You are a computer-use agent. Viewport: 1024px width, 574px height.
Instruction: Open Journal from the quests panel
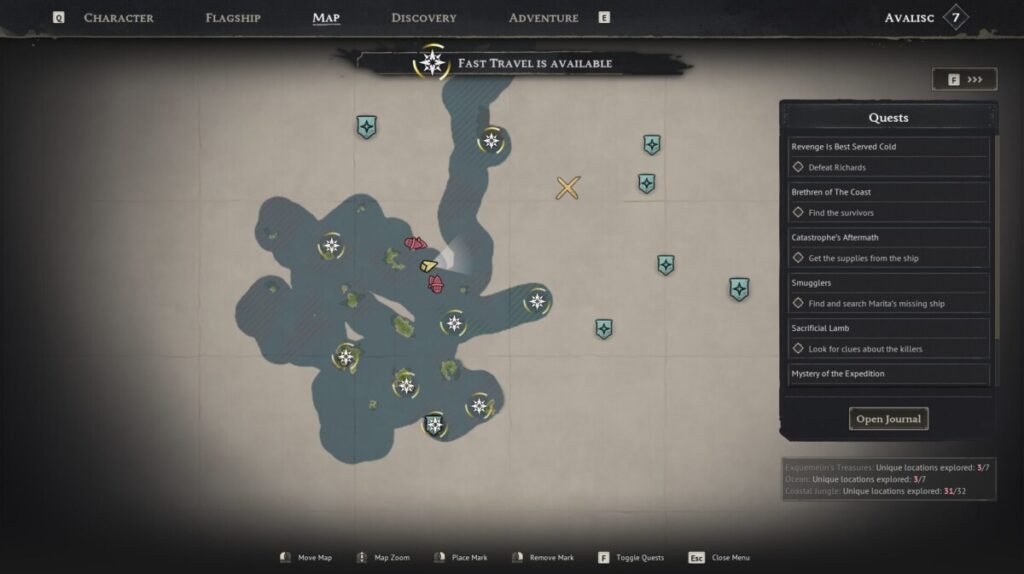click(x=888, y=419)
